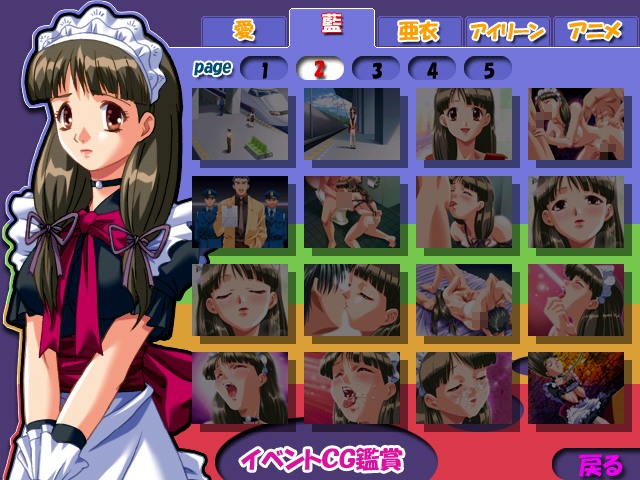Image resolution: width=640 pixels, height=480 pixels.
Task: Switch to the 愛 character tab
Action: (243, 30)
